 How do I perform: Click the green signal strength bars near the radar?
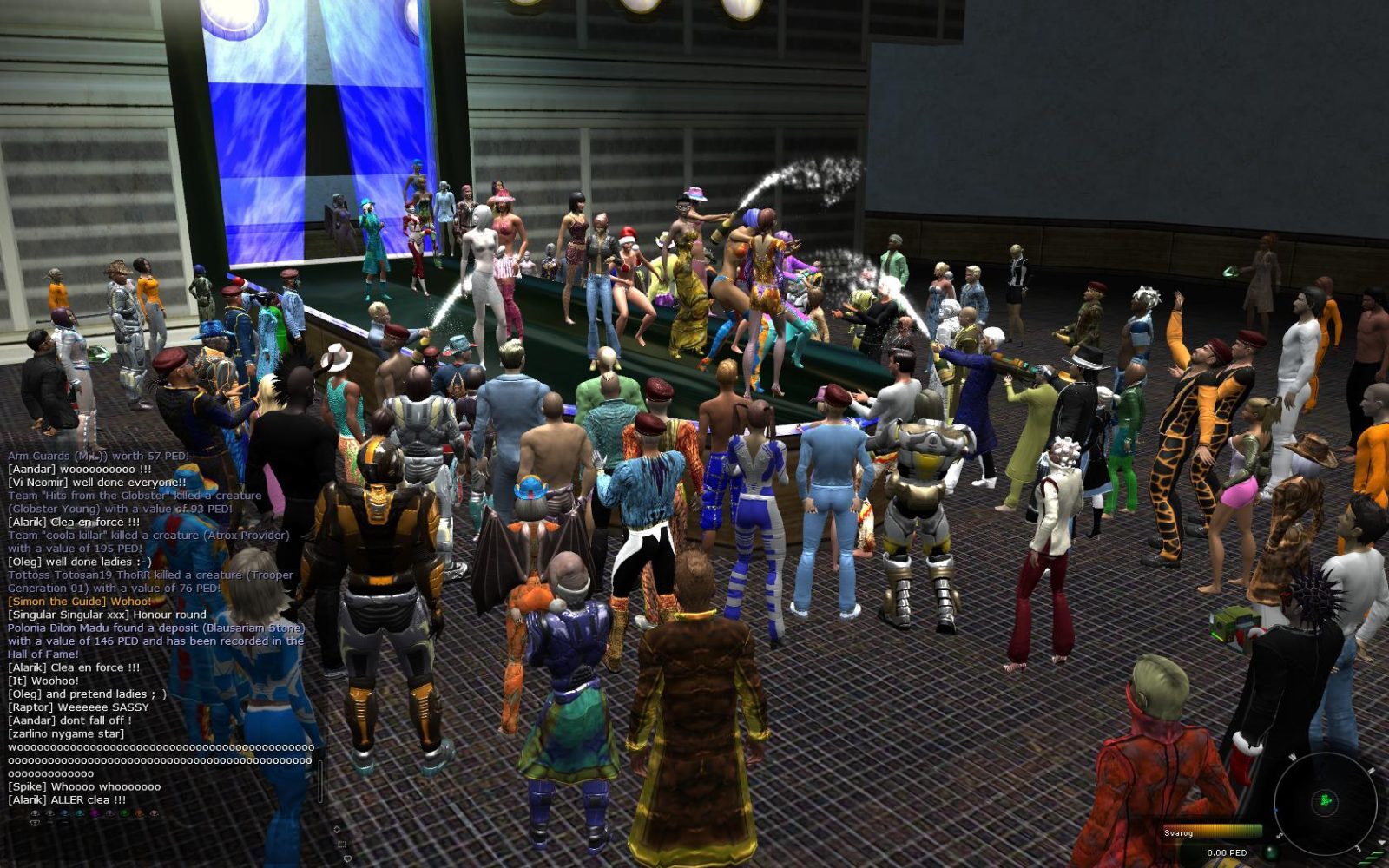(1373, 858)
